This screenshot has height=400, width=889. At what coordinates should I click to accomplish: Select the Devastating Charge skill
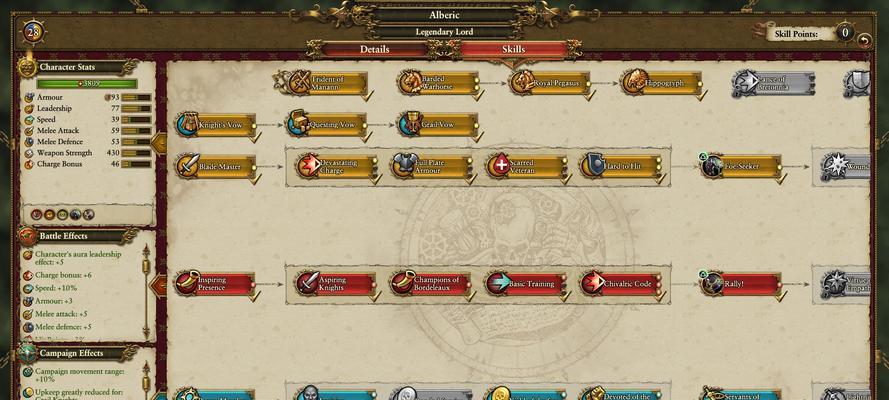click(x=333, y=166)
